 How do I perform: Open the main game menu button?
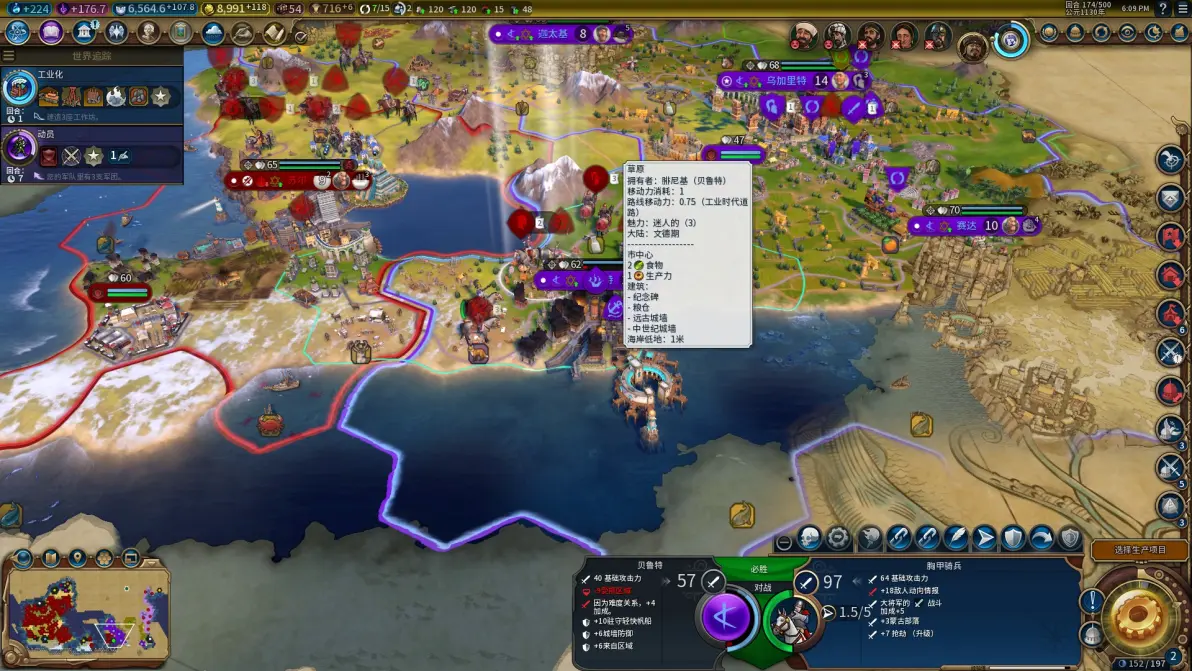click(1181, 8)
